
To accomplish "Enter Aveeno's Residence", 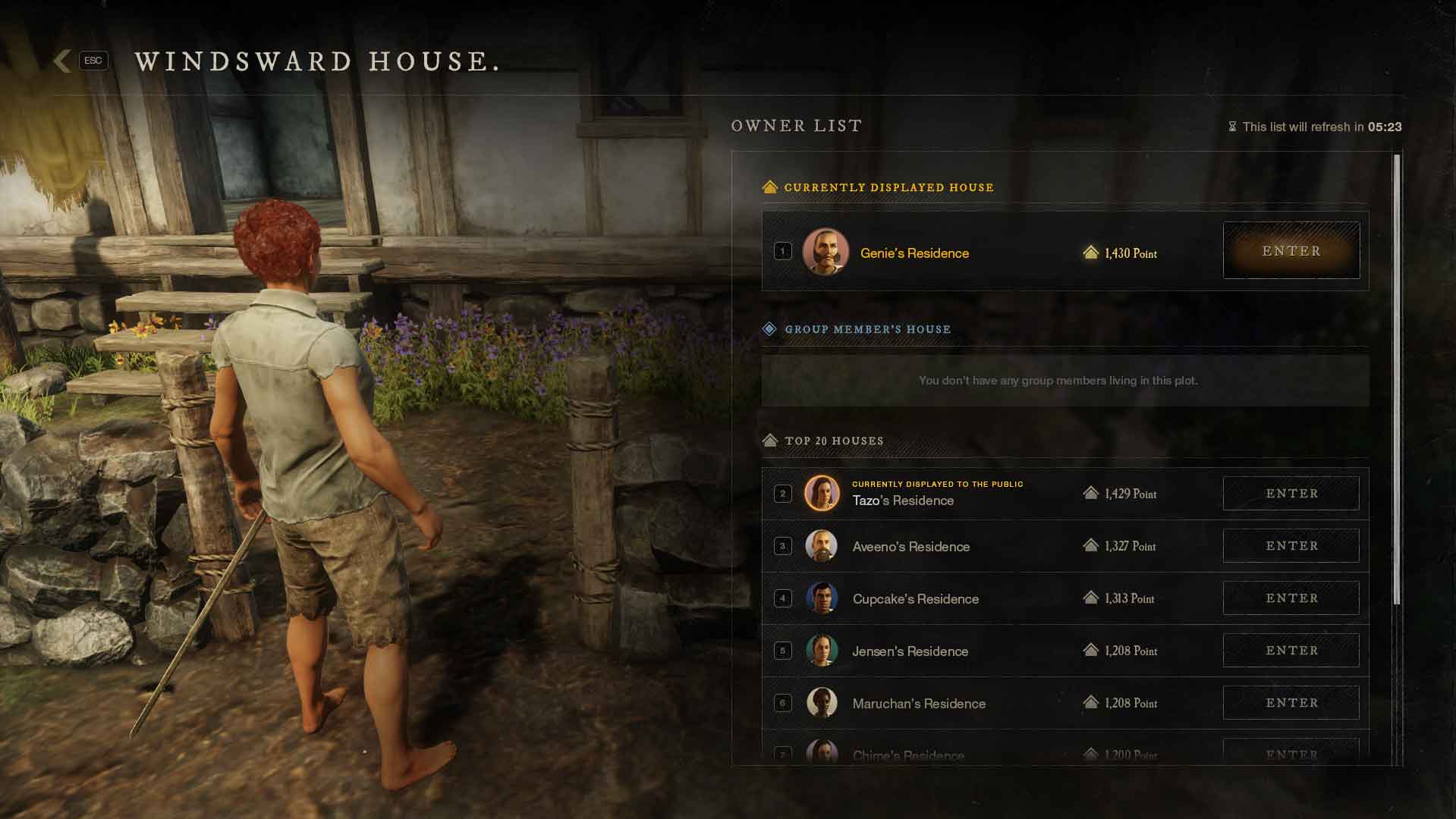I will point(1291,546).
